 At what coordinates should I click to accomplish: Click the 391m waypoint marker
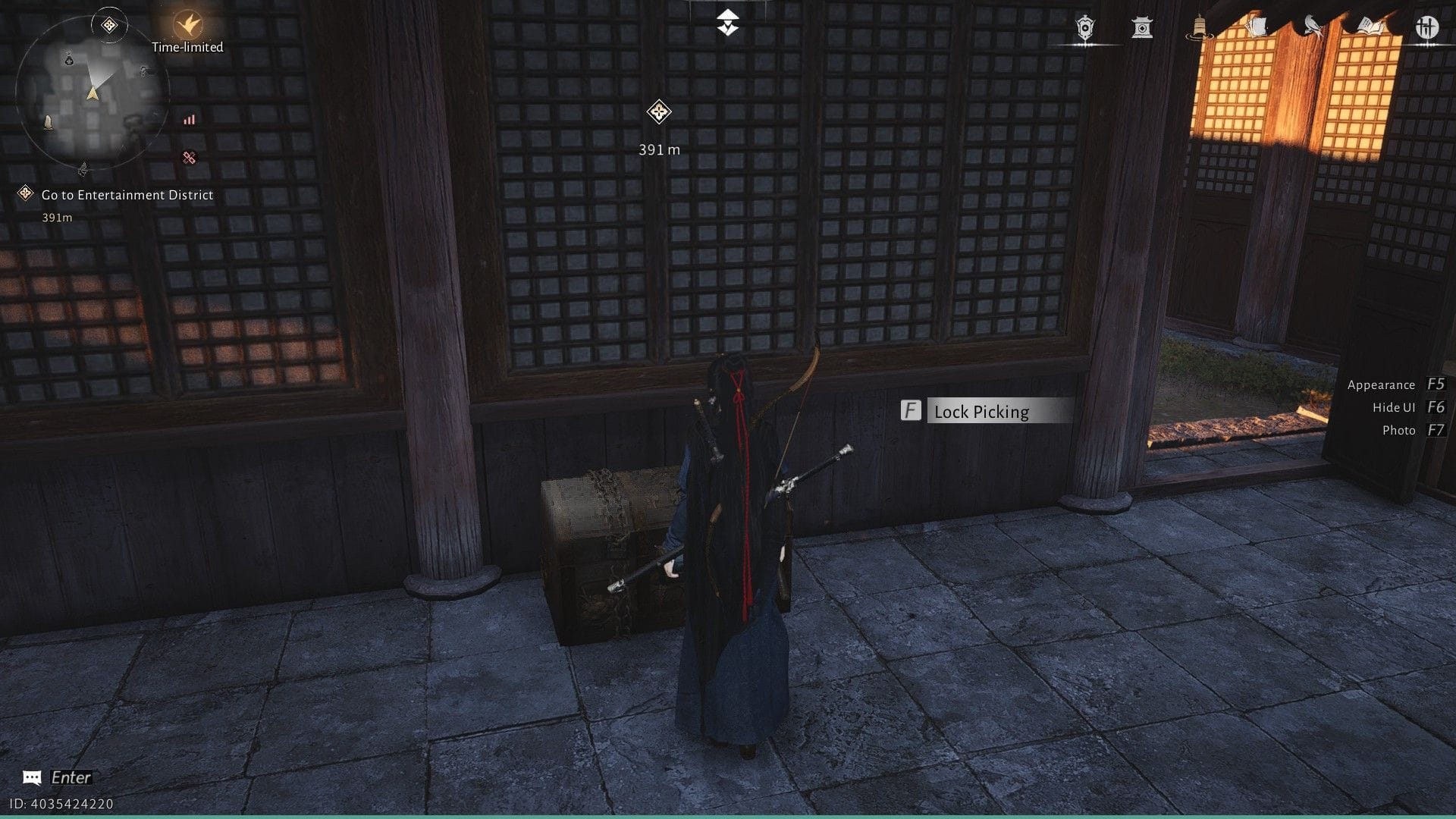click(658, 112)
